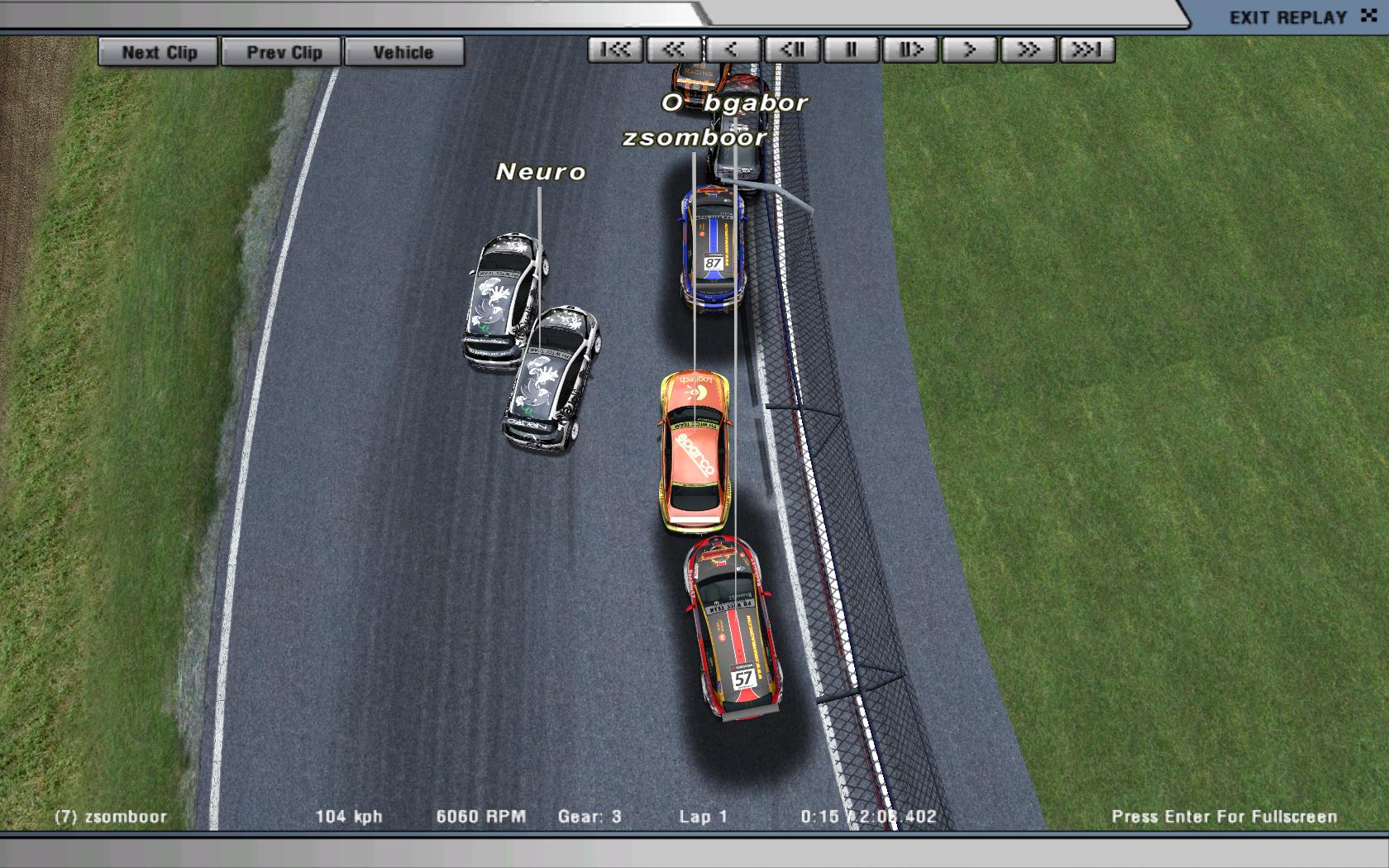Step one frame backward

[x=792, y=50]
